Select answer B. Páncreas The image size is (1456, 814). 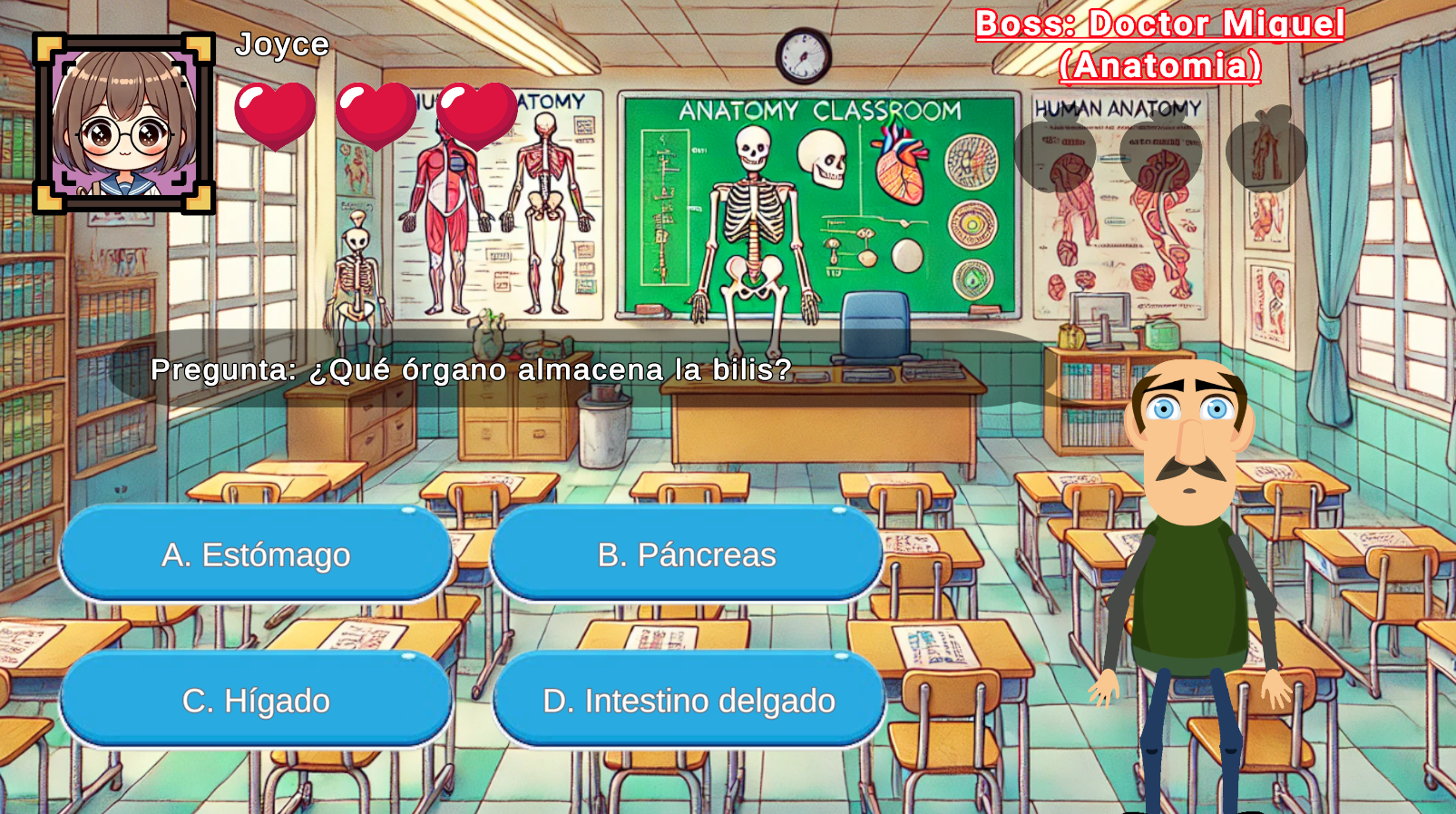pos(687,554)
